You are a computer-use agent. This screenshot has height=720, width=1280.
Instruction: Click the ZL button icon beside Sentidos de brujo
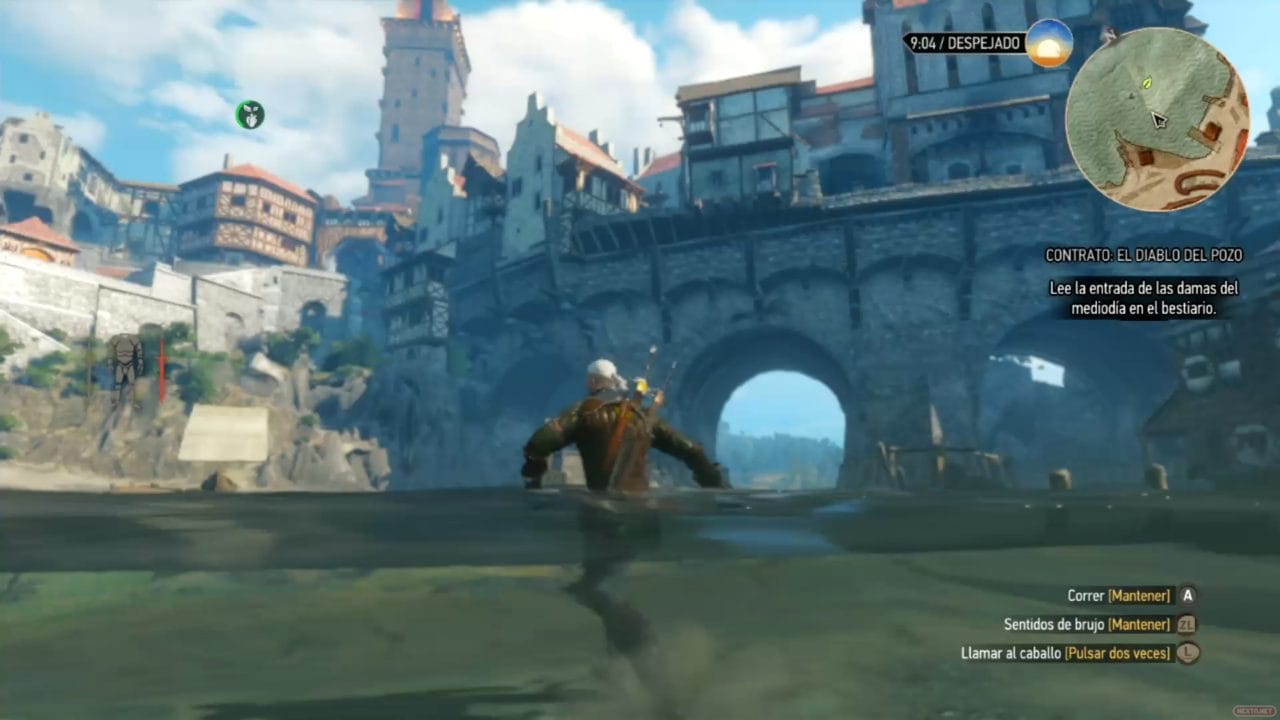pyautogui.click(x=1186, y=624)
